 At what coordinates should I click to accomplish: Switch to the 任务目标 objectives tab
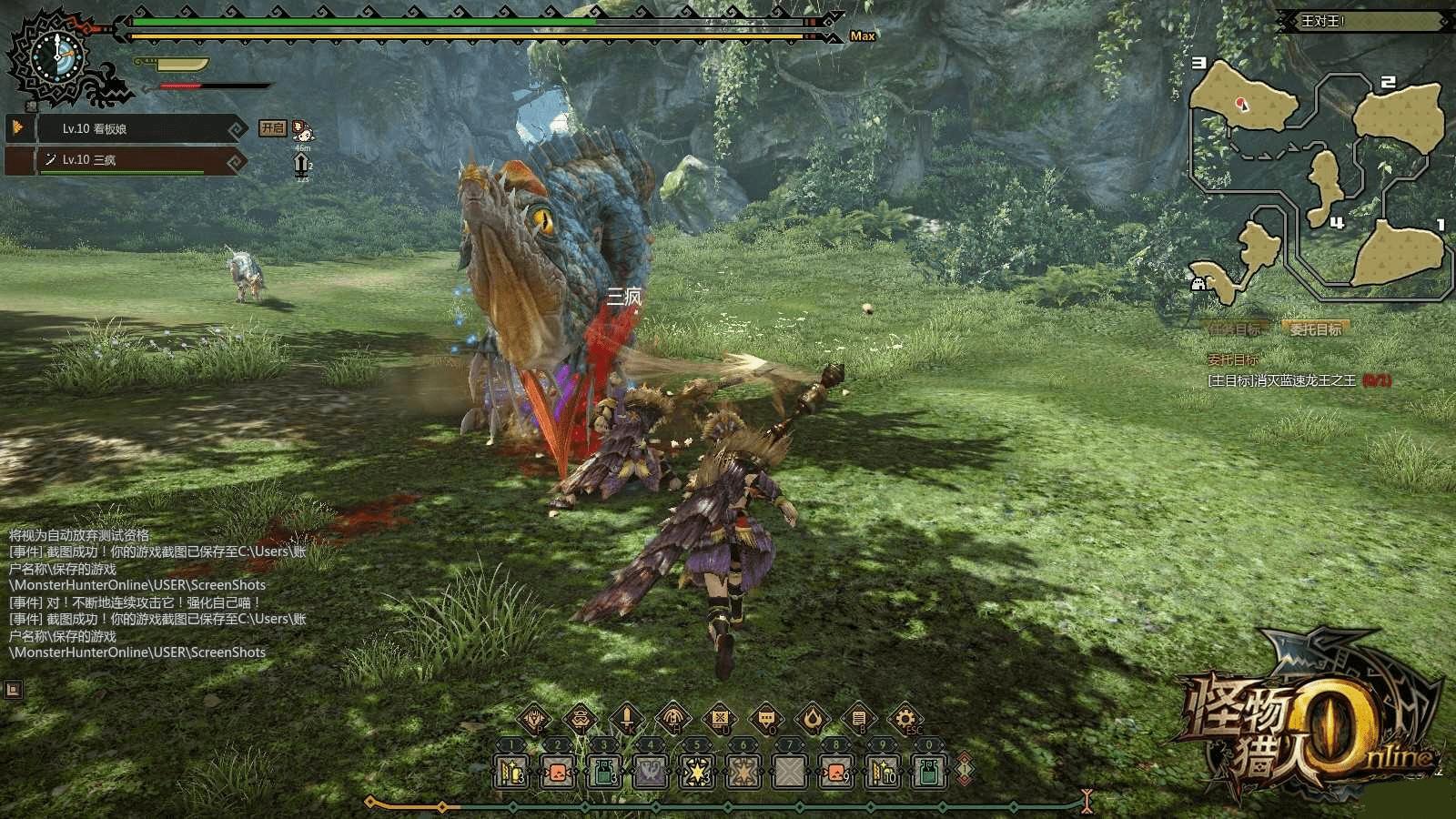(x=1236, y=329)
